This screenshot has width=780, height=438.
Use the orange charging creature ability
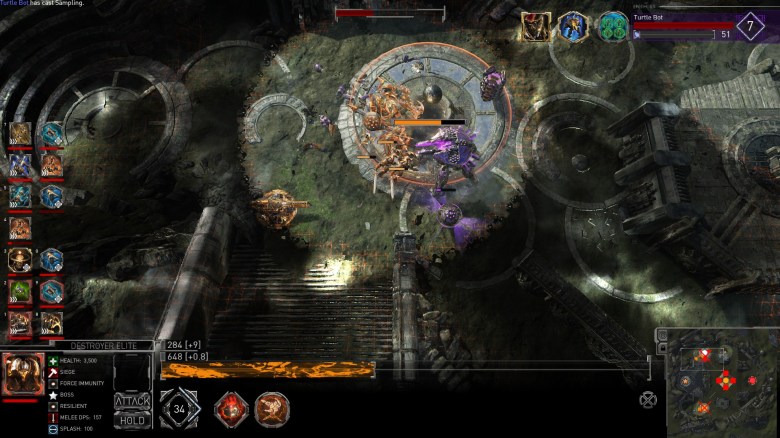pyautogui.click(x=271, y=408)
